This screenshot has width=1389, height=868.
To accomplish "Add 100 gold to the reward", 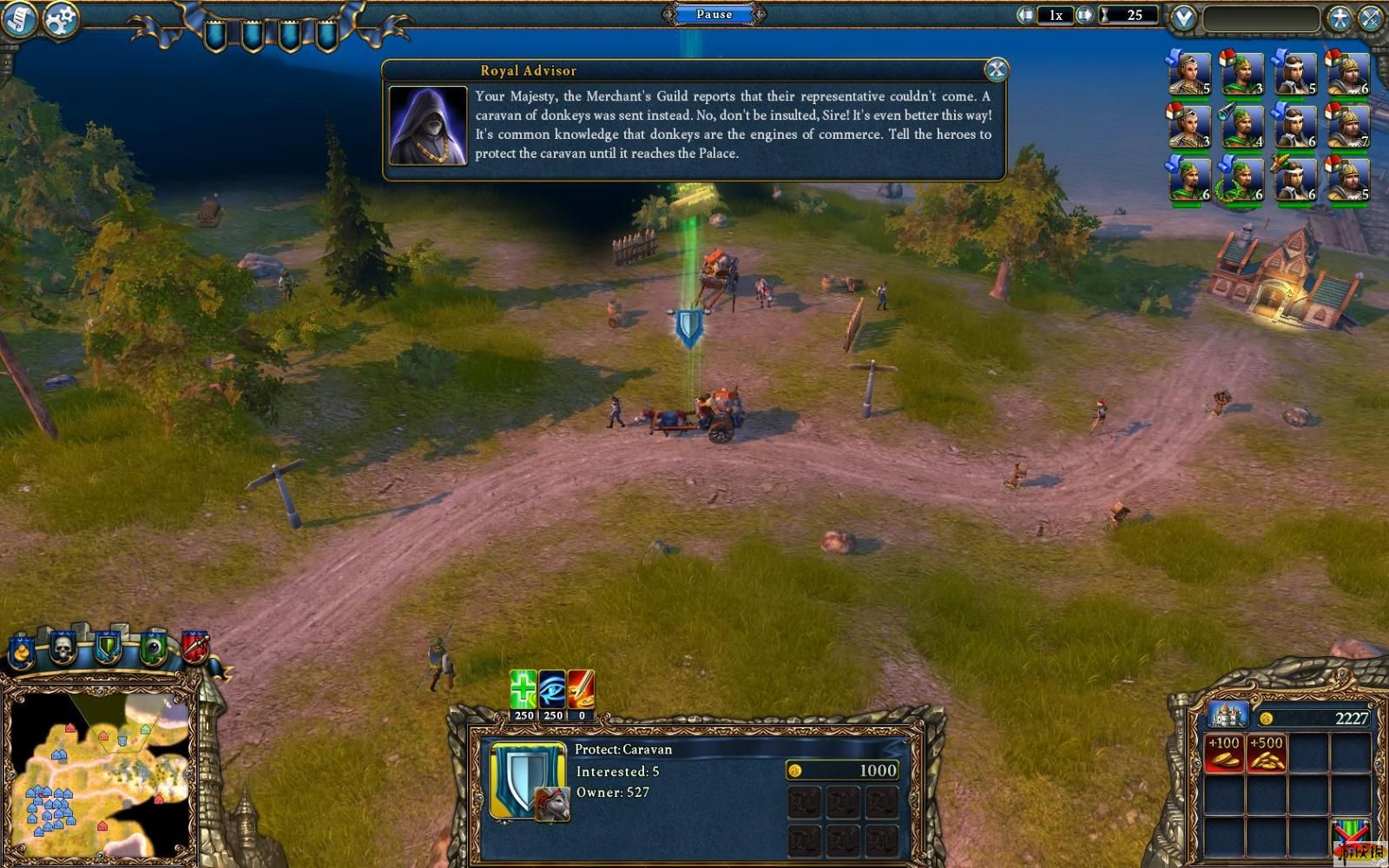I will click(1224, 753).
